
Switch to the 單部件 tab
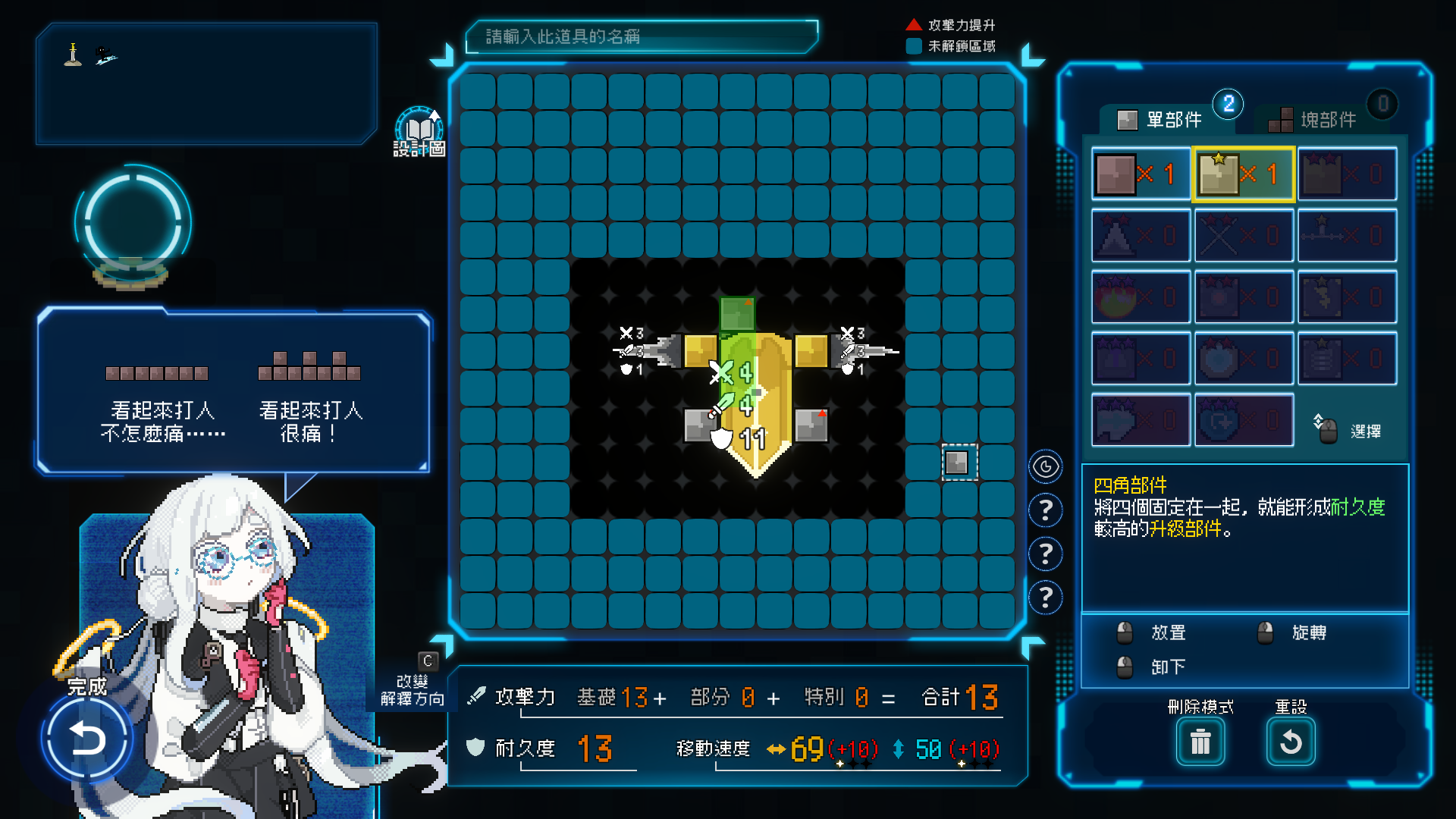tap(1160, 120)
